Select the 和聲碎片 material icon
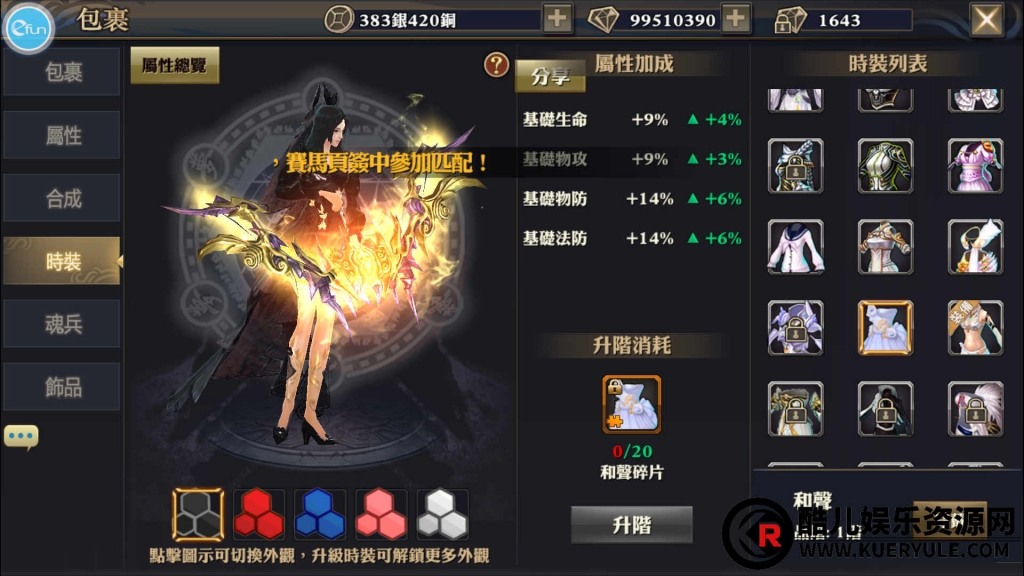1024x576 pixels. pos(631,404)
